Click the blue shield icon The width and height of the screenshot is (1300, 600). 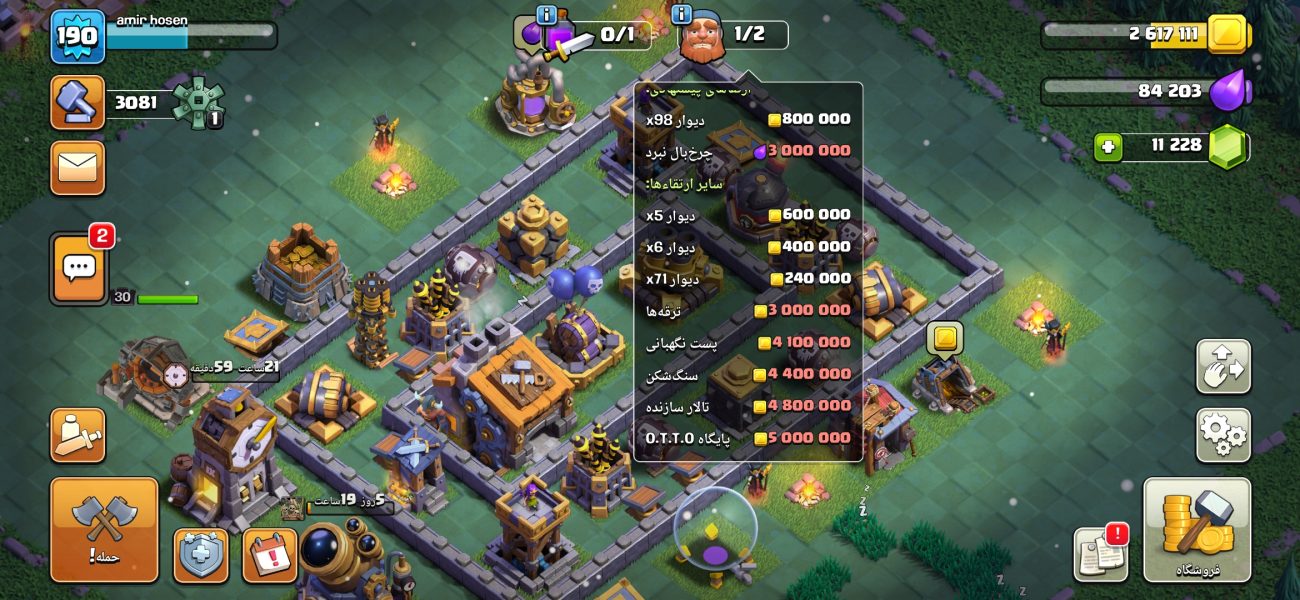pyautogui.click(x=201, y=555)
